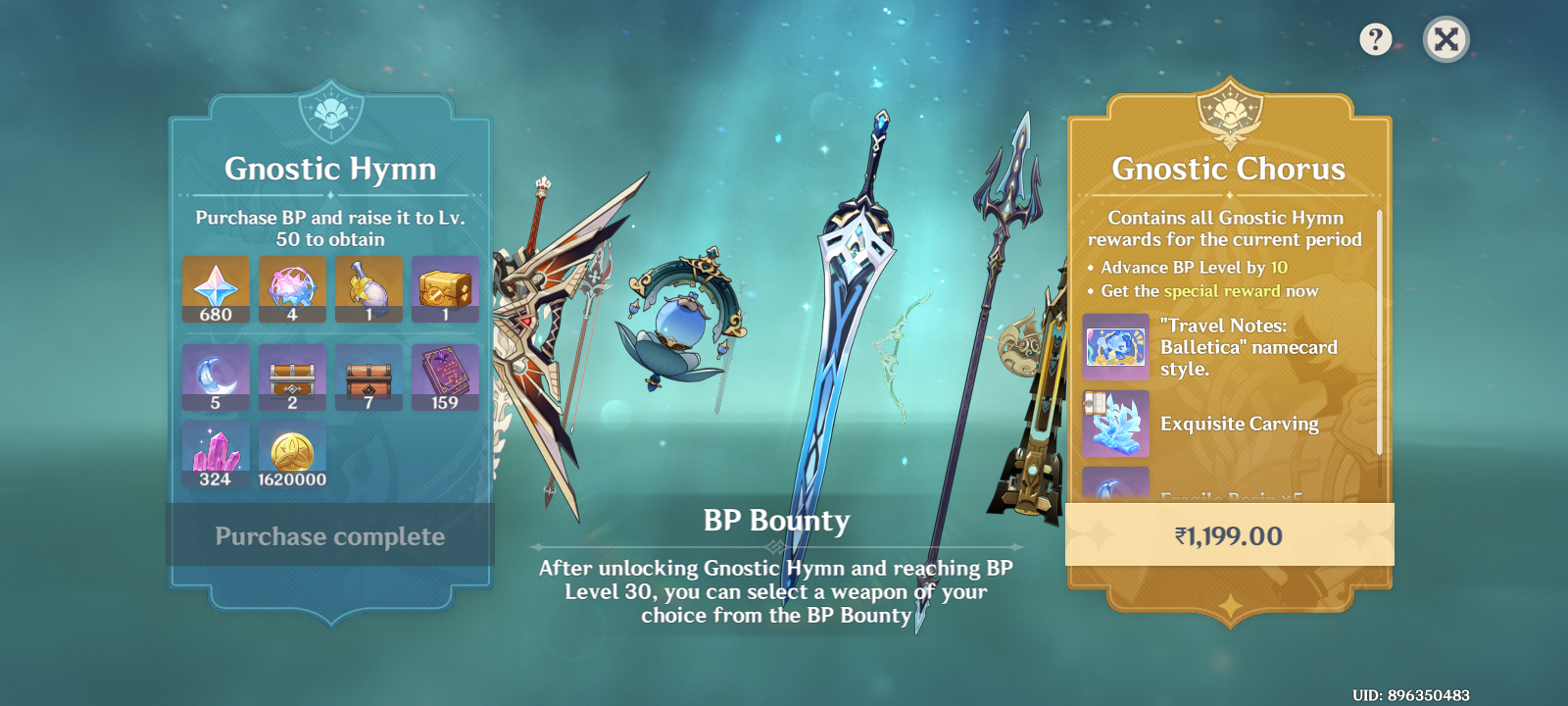Select the Exquisite Carving reward icon
The height and width of the screenshot is (706, 1568).
1115,424
